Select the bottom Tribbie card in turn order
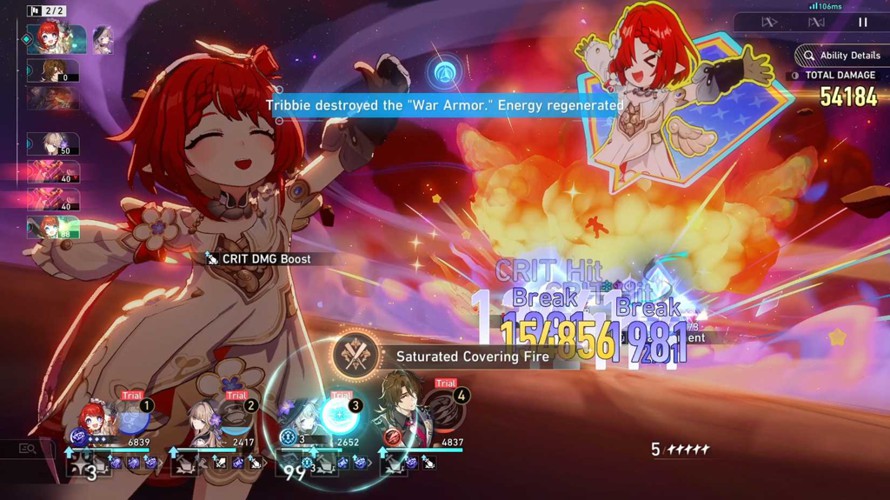890x500 pixels. point(53,227)
